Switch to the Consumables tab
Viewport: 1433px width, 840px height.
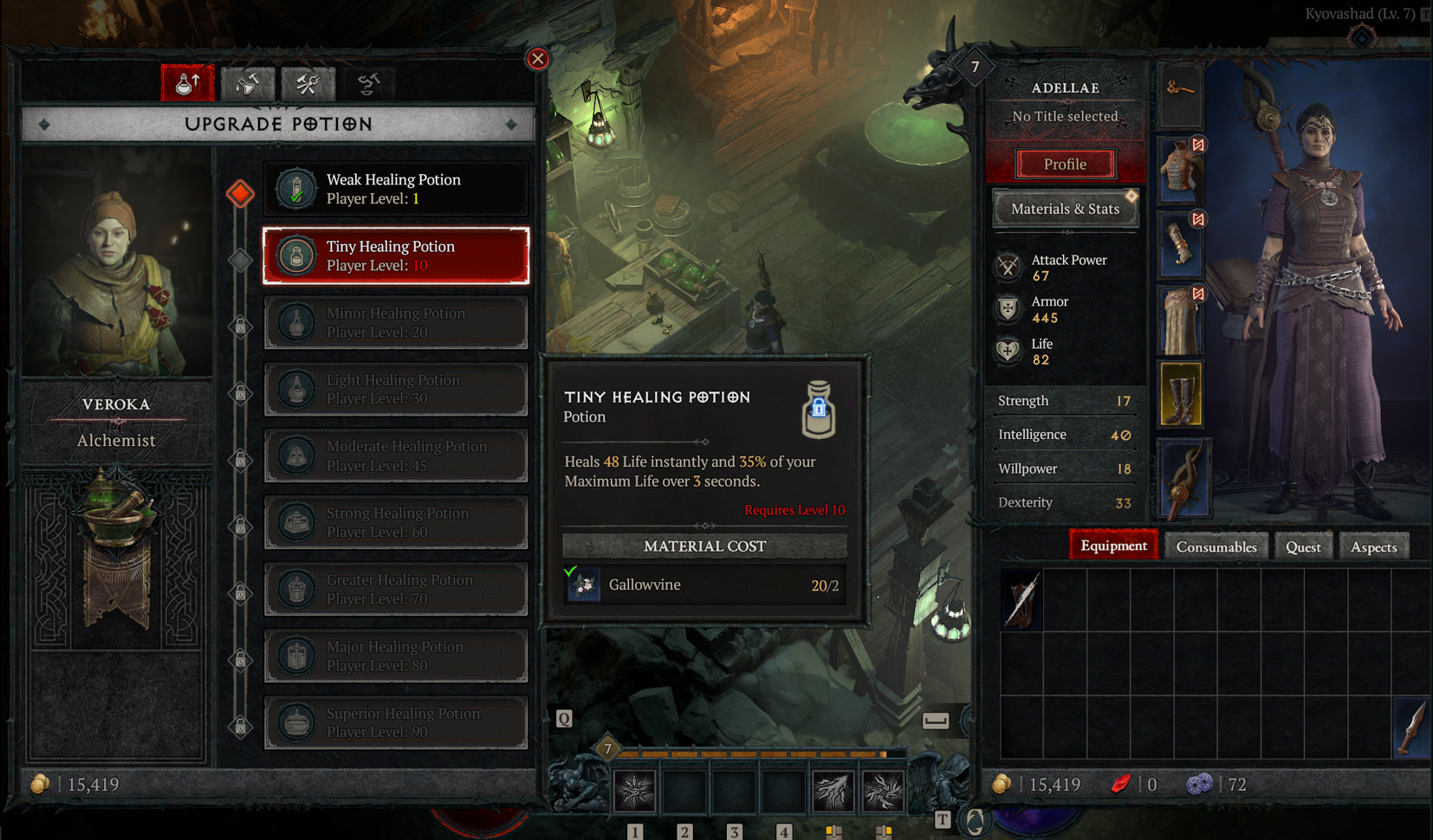[1216, 546]
